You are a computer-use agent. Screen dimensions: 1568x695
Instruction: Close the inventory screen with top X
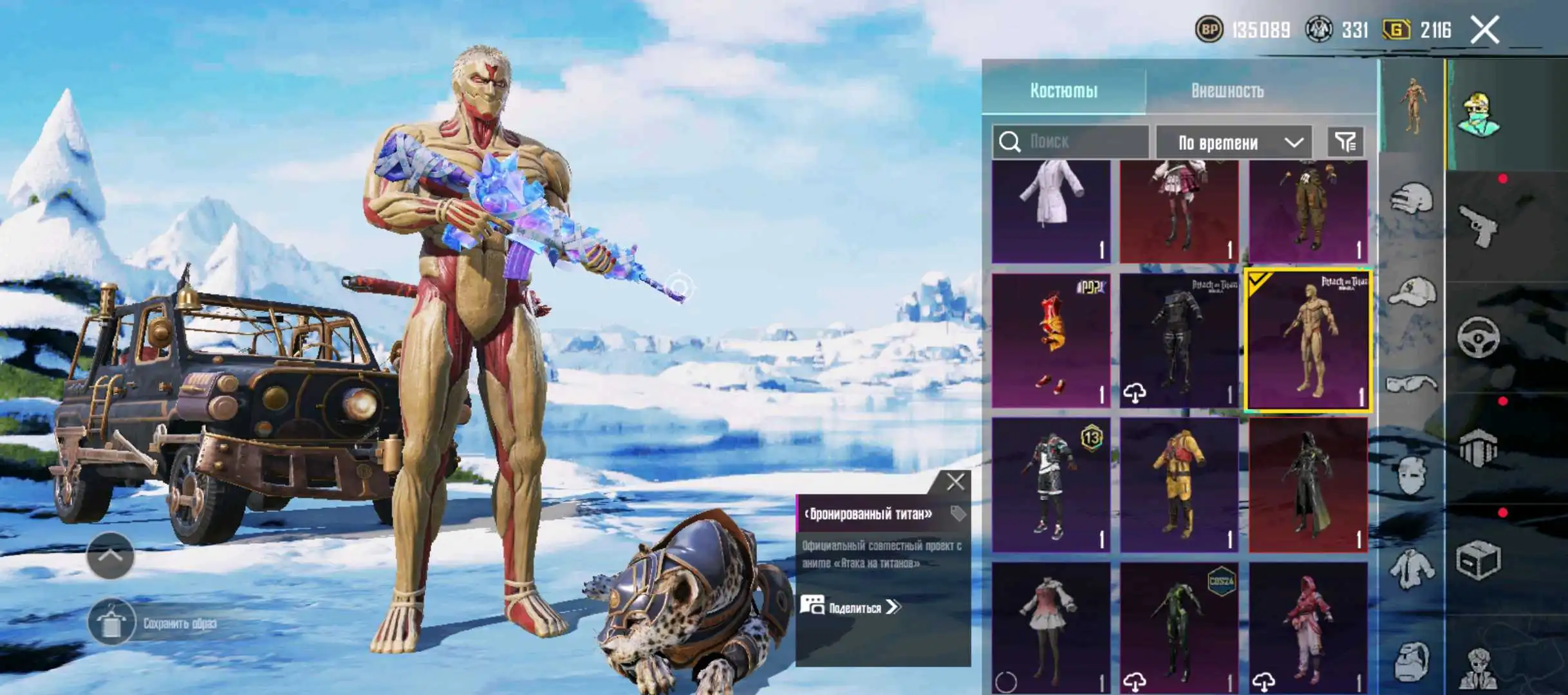tap(1484, 30)
